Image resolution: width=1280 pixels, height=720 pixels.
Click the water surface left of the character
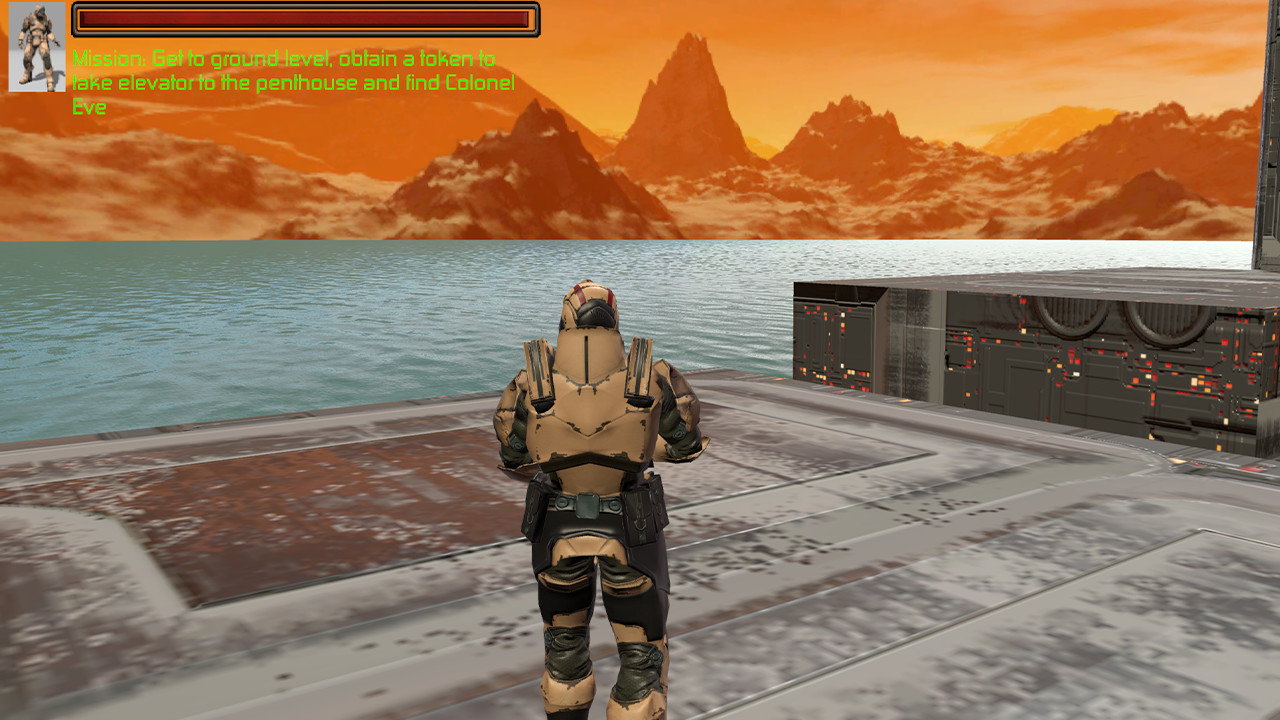[x=250, y=330]
